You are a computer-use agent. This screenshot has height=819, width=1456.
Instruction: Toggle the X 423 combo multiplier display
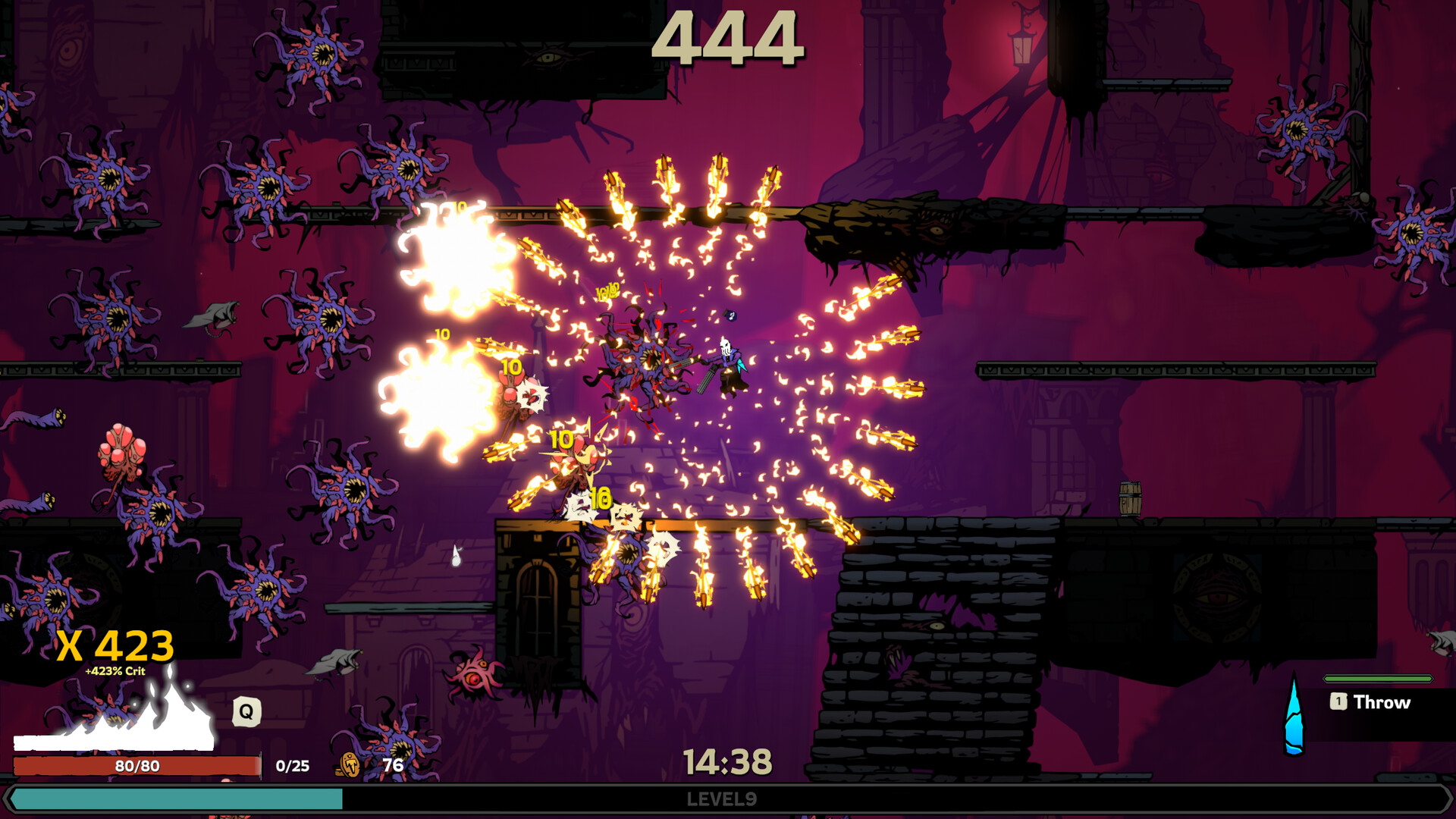(115, 646)
